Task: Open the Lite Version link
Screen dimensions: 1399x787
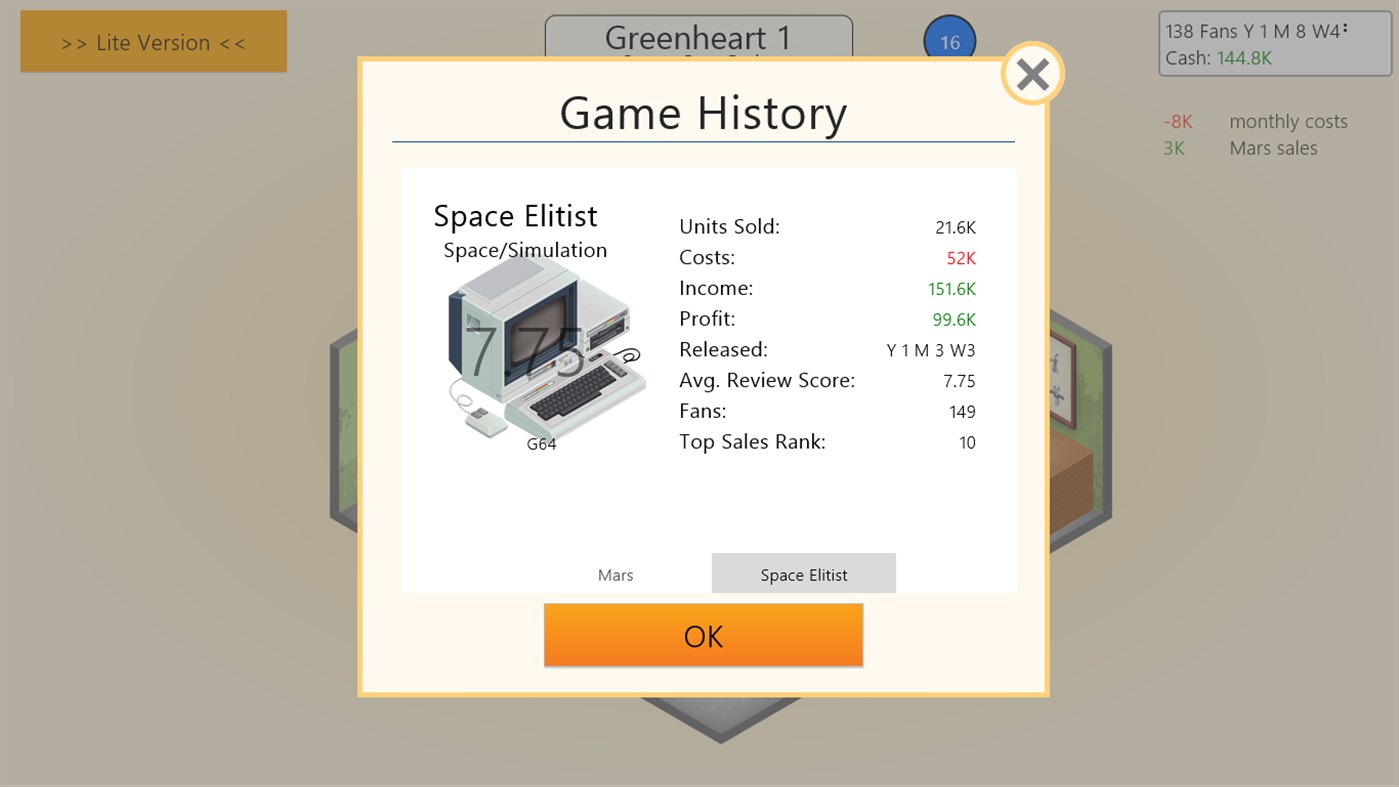Action: [153, 41]
